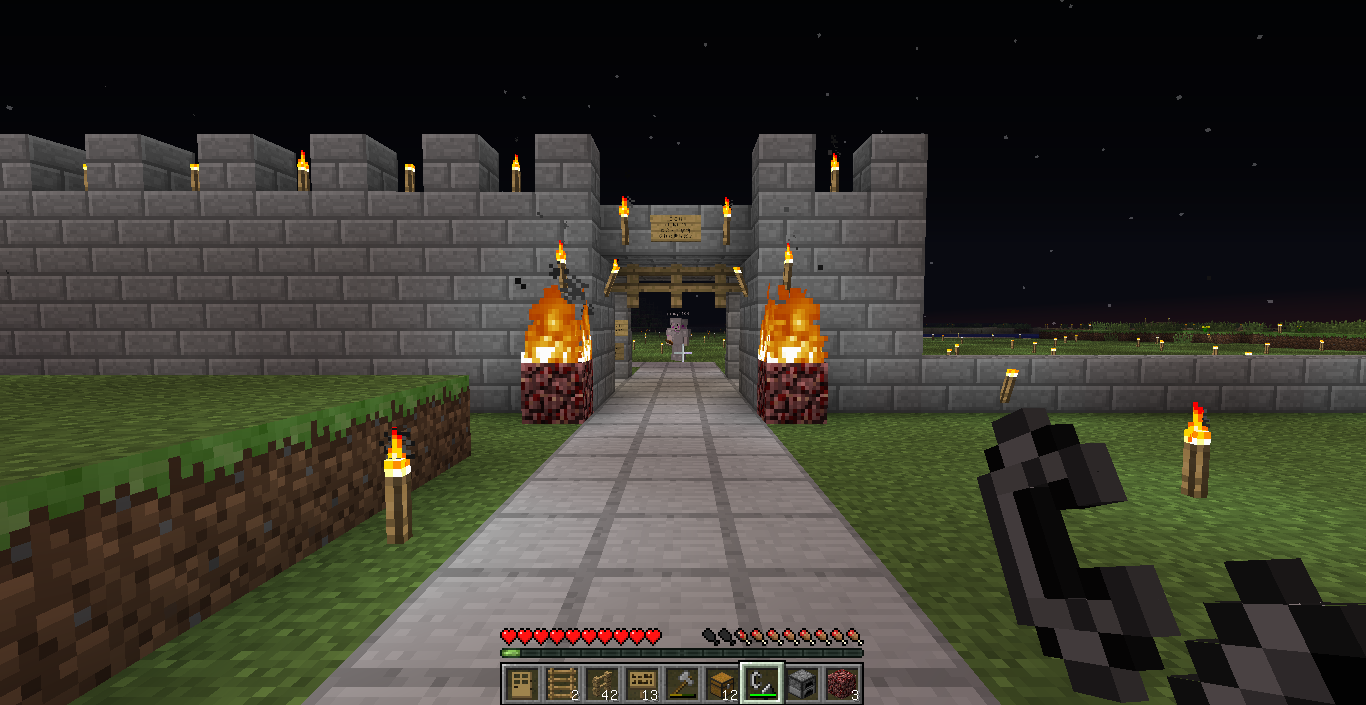
Task: Select the wooden door hotbar slot
Action: point(521,684)
